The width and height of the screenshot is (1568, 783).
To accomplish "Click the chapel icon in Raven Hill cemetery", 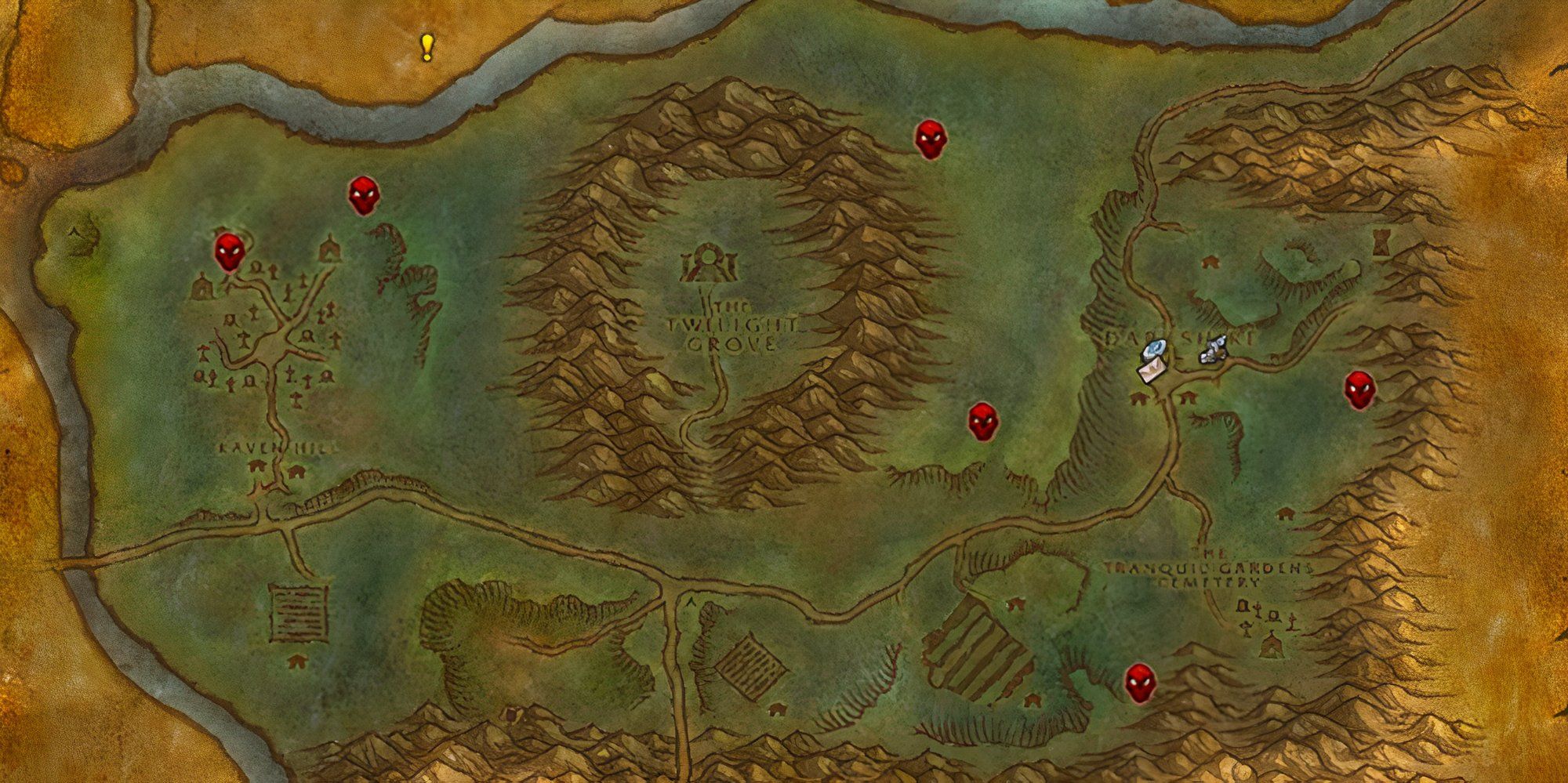I will 329,249.
